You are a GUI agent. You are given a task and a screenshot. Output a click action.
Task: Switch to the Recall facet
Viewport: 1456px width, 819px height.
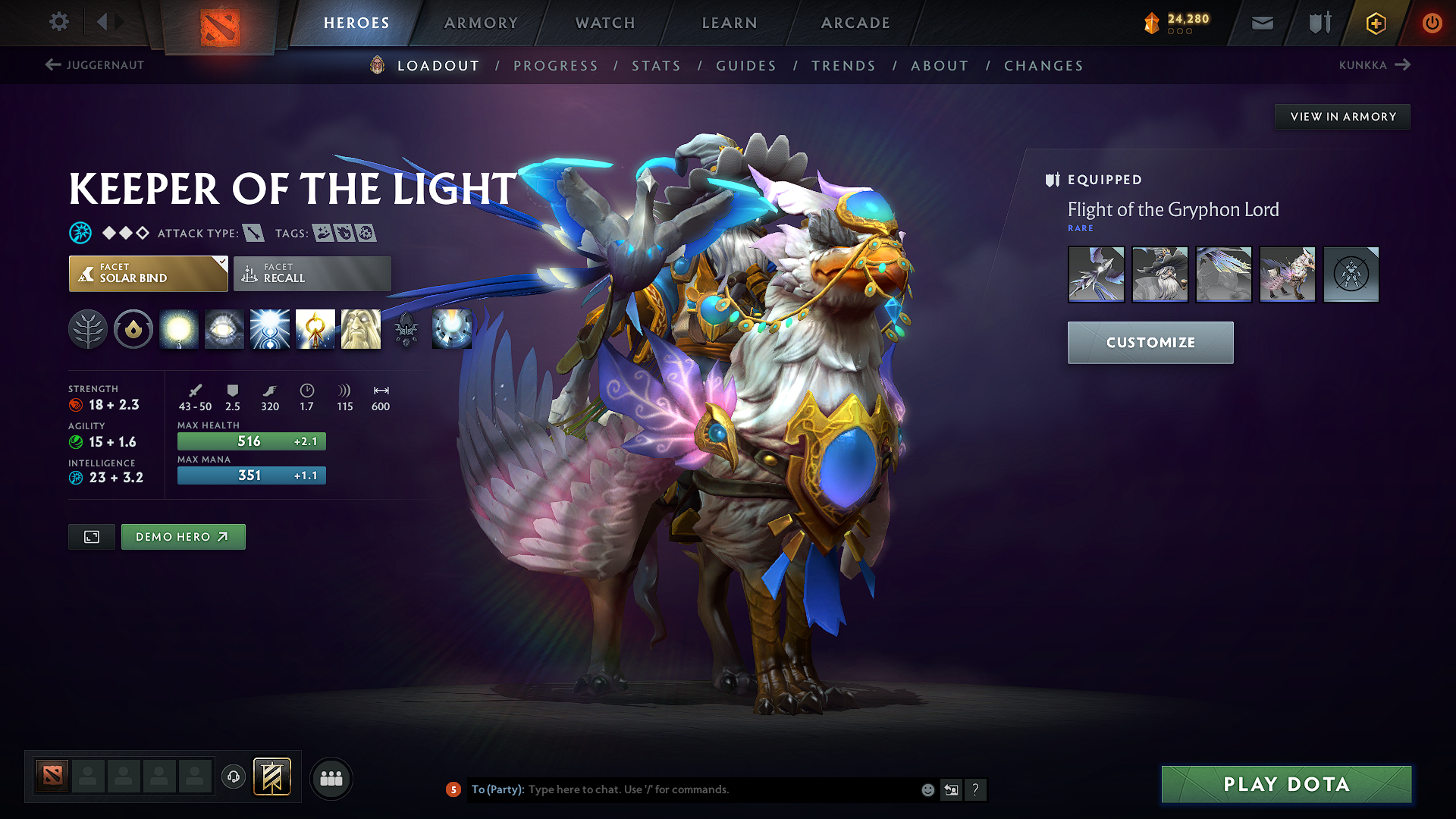click(x=312, y=274)
